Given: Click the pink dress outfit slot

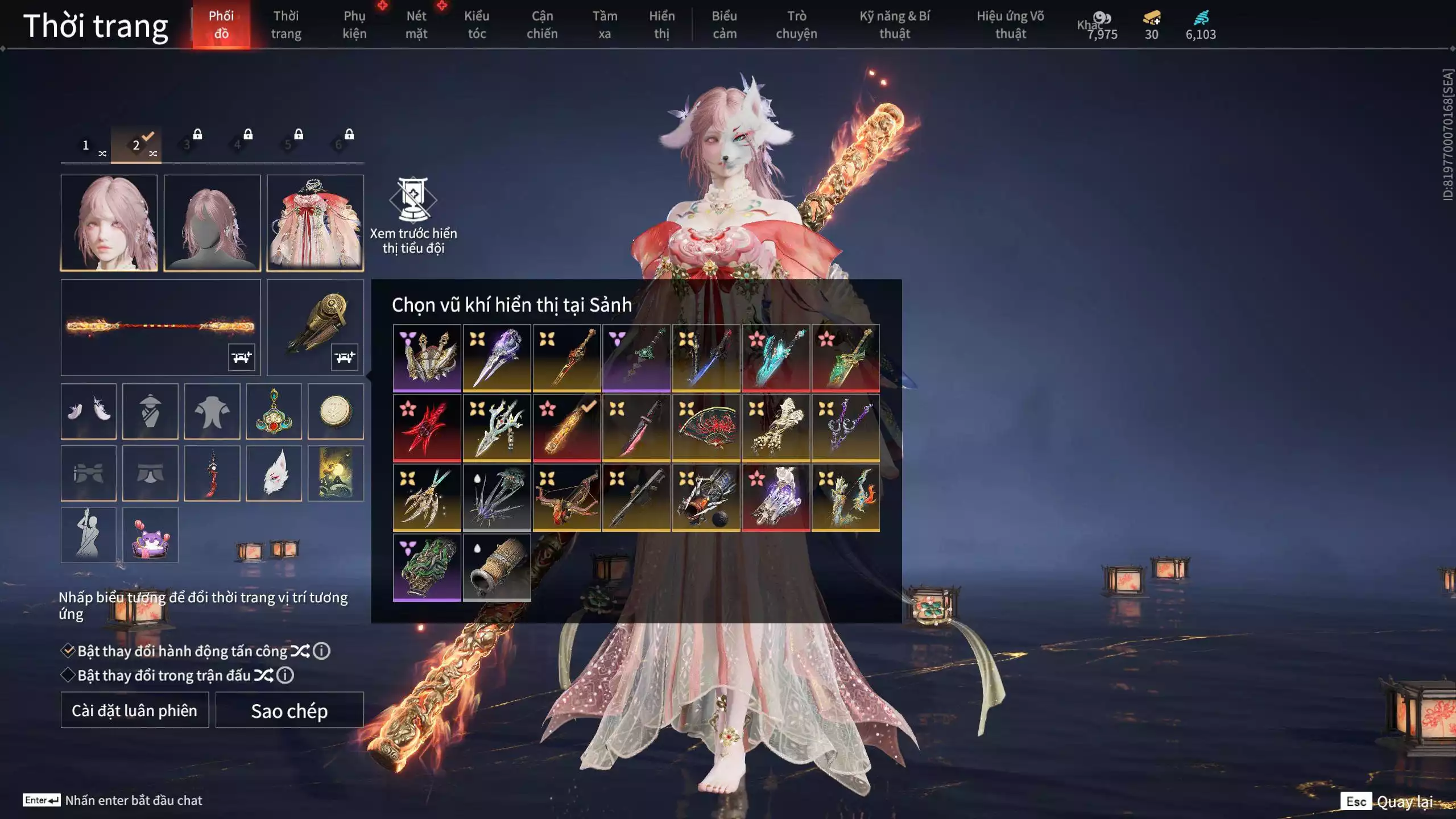Looking at the screenshot, I should pos(315,223).
